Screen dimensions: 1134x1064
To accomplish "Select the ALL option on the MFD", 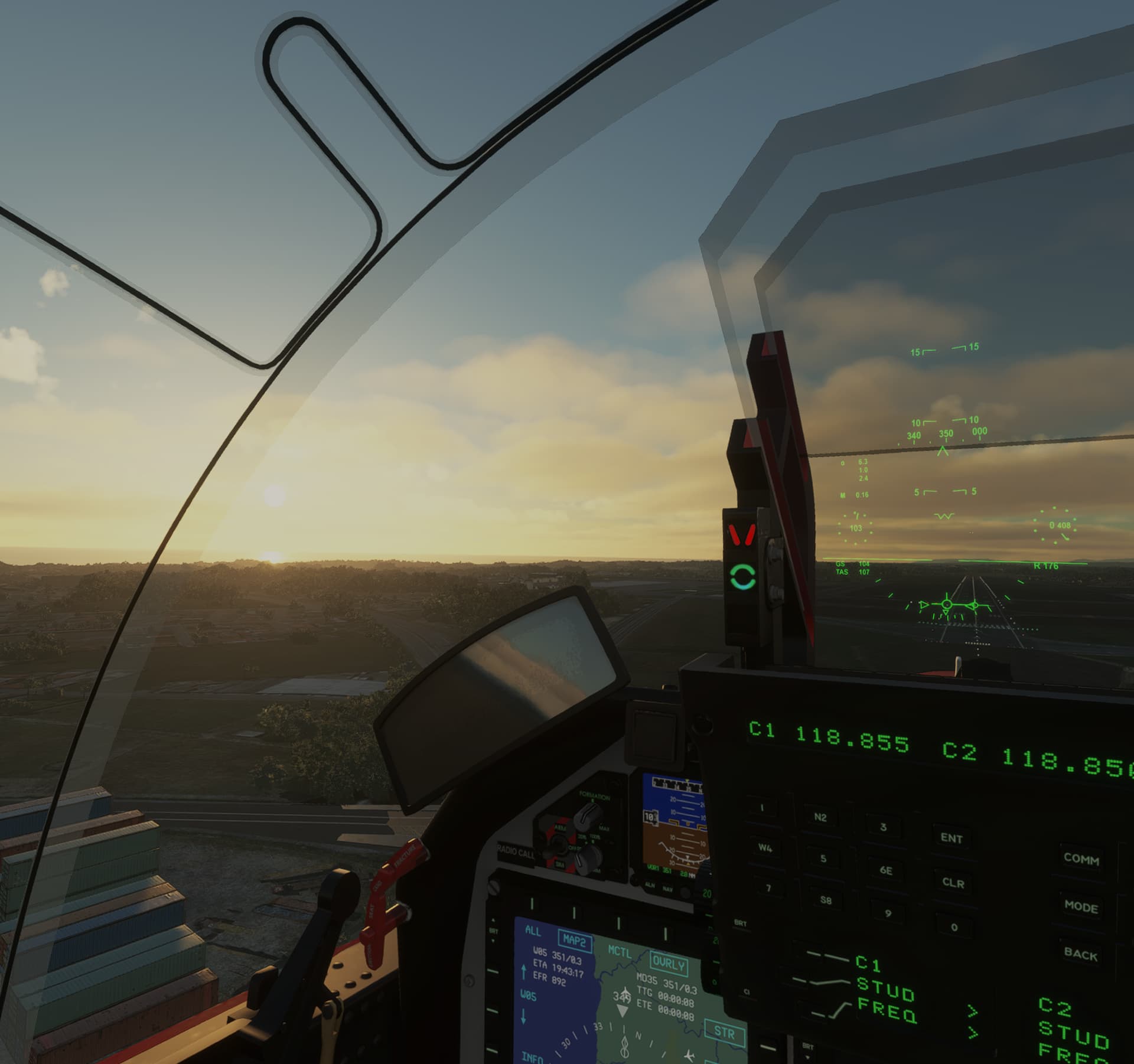I will (533, 931).
